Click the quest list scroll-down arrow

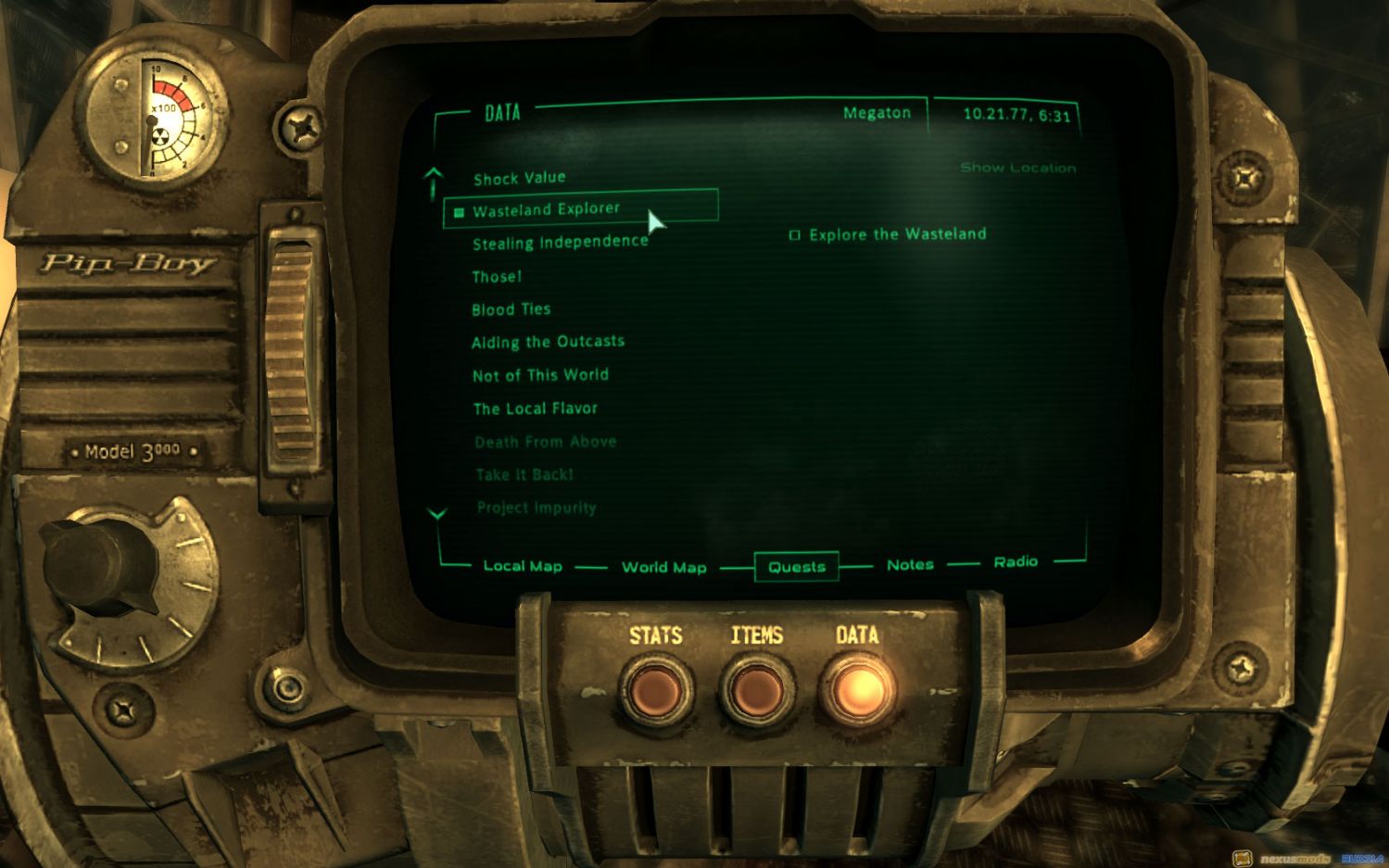click(436, 513)
